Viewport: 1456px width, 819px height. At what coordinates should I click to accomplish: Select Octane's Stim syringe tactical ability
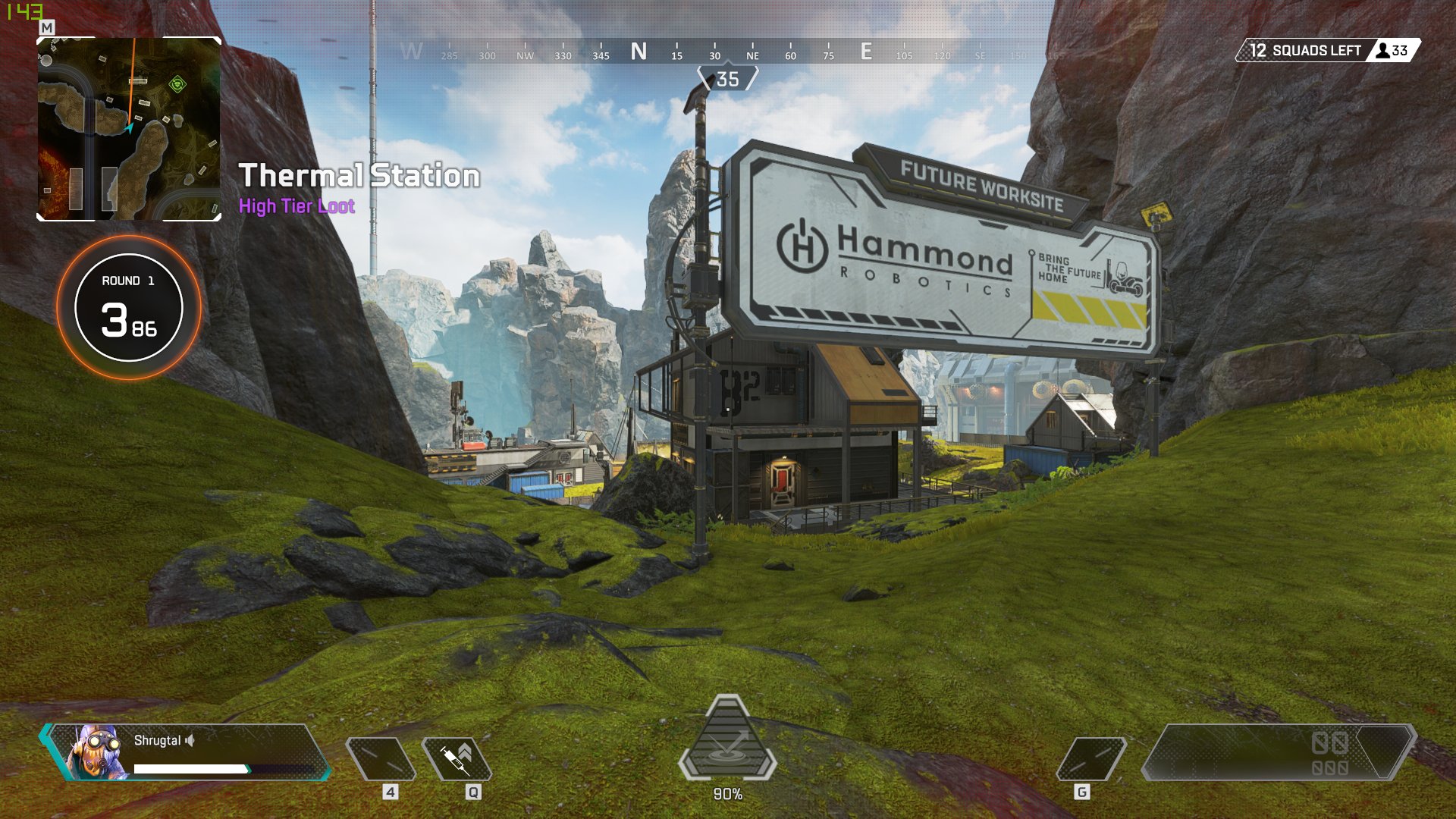click(457, 758)
